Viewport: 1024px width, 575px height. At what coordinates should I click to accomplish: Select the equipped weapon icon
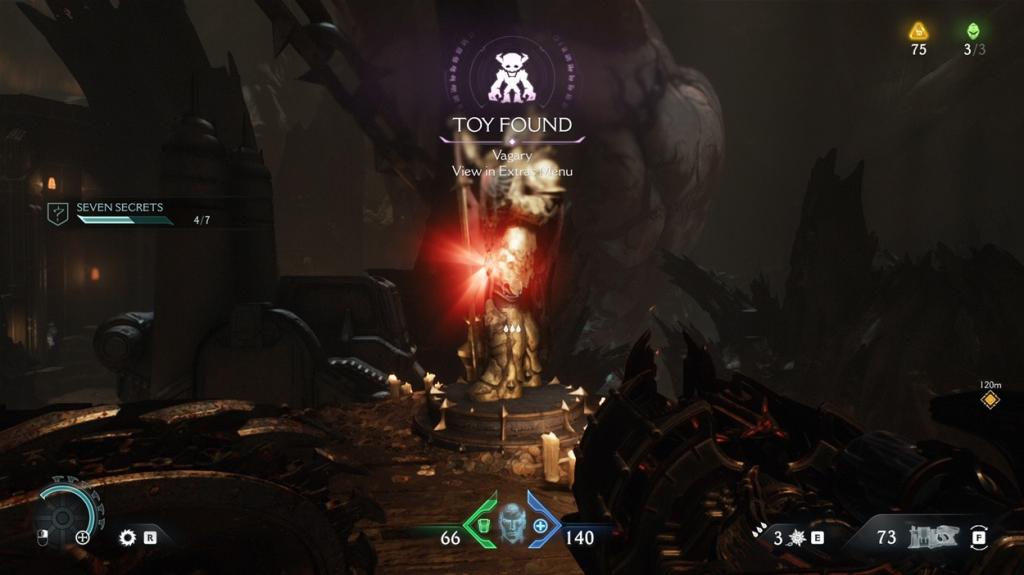coord(932,537)
